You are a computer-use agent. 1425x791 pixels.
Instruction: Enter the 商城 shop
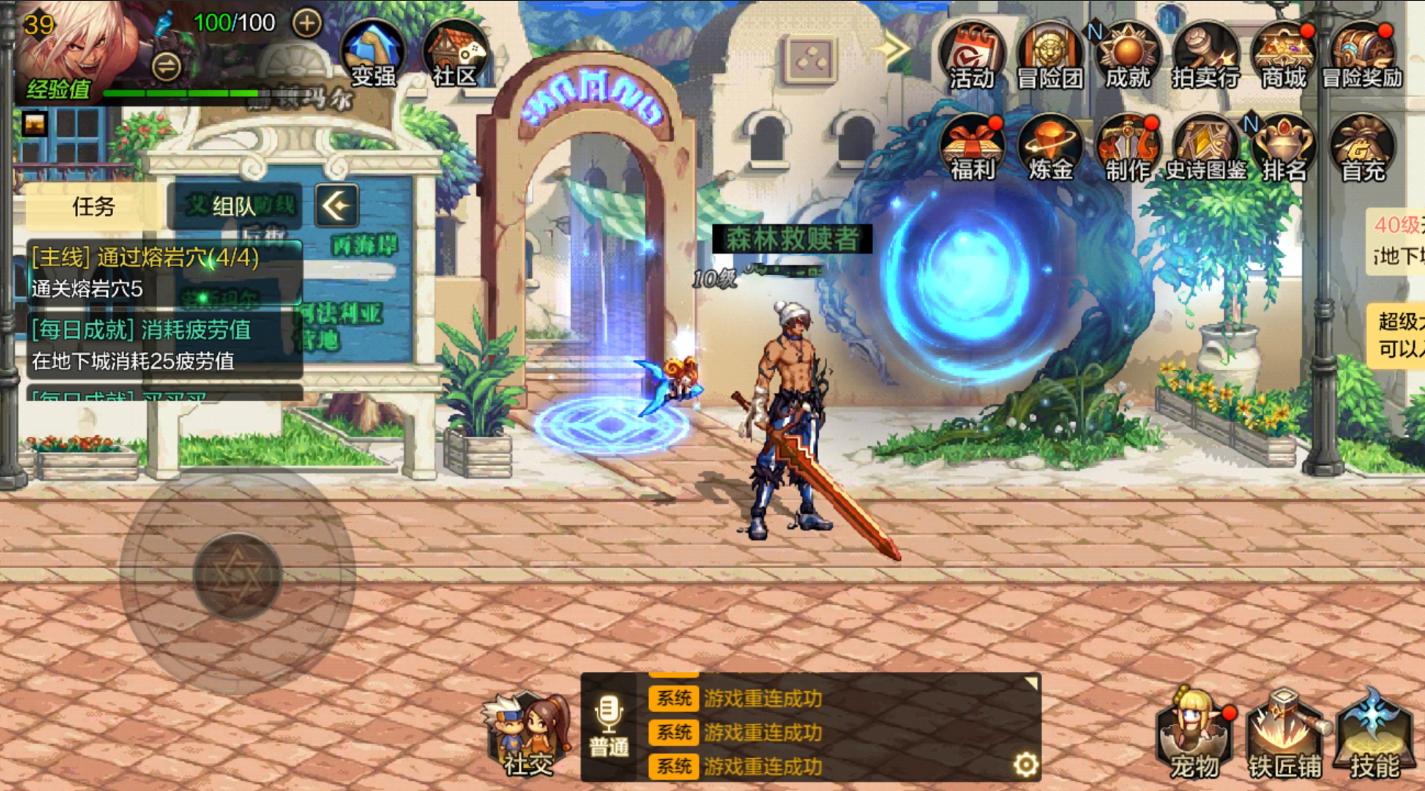1283,55
